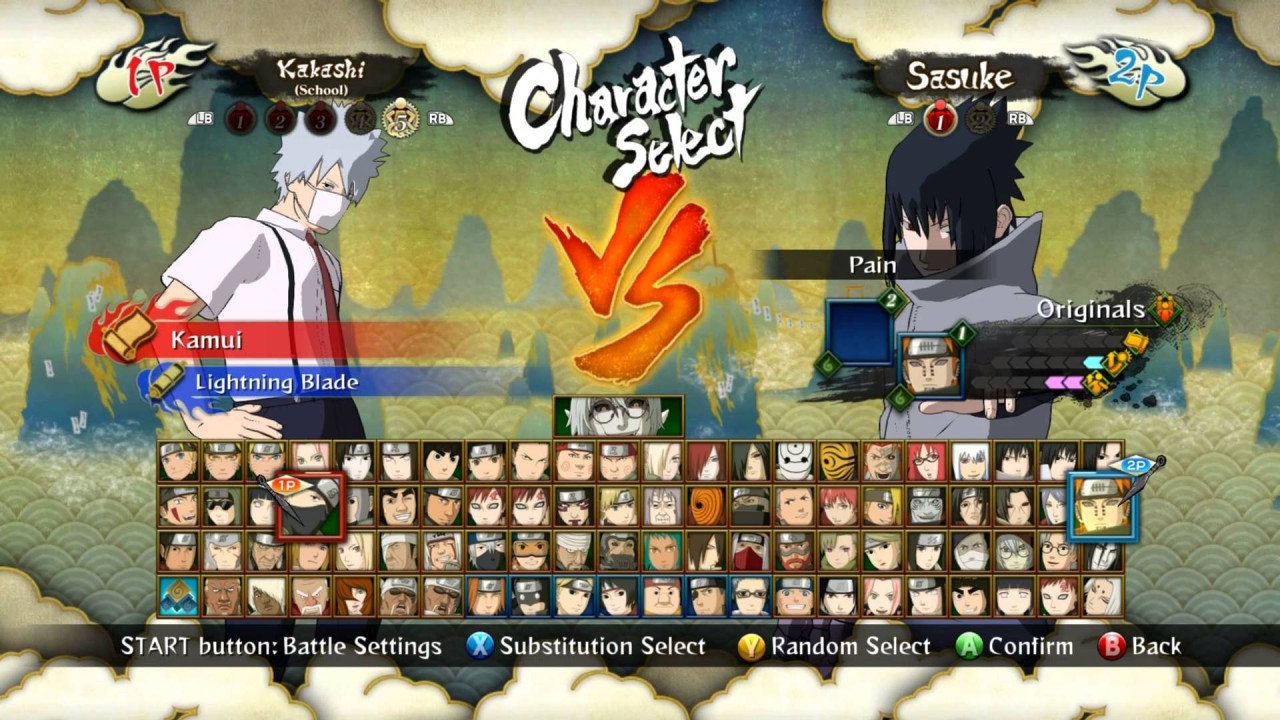Select Konan's purple-haired portrait
The width and height of the screenshot is (1280, 720).
[x=1058, y=506]
